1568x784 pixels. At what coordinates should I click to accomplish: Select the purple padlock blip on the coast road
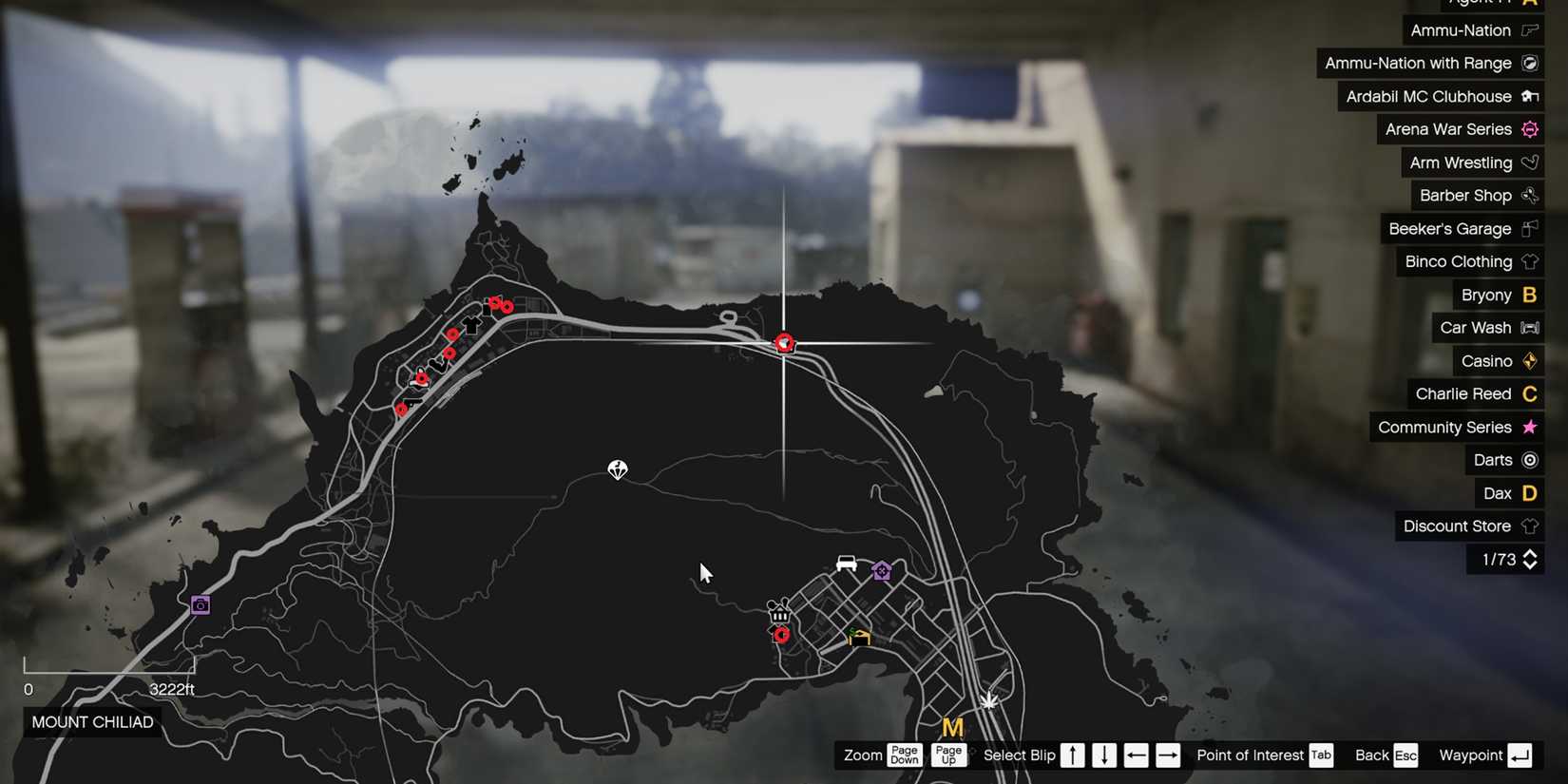pos(200,605)
